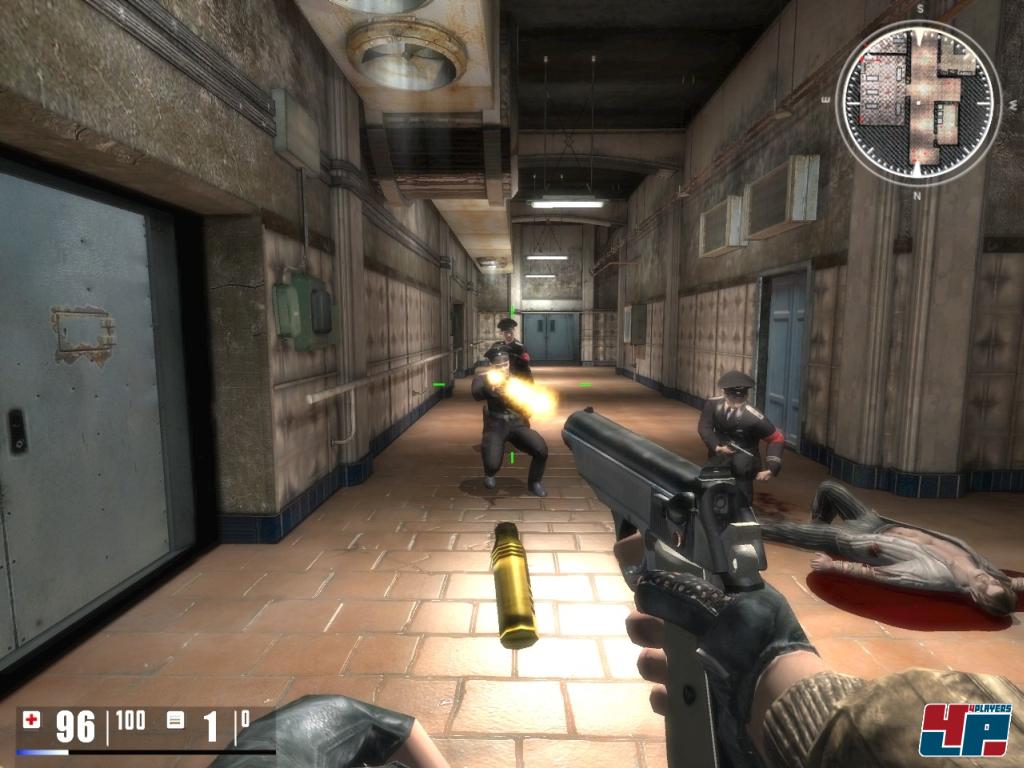The image size is (1024, 768).
Task: Click the circular compass minimap
Action: [x=918, y=102]
